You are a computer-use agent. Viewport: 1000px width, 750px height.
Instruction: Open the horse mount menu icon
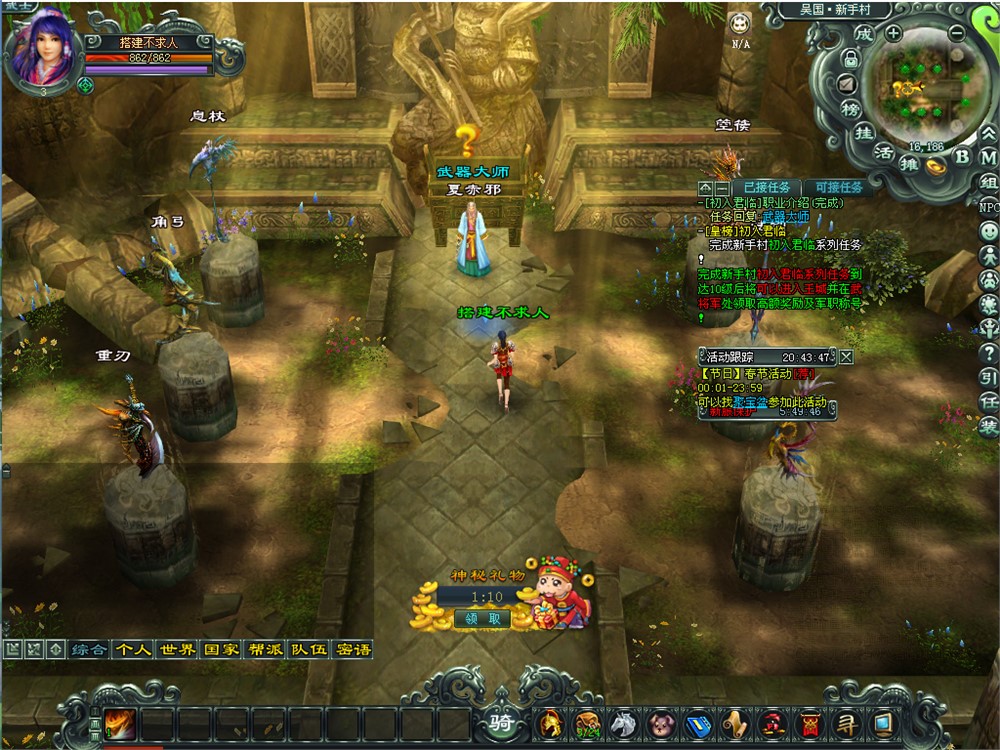click(623, 722)
